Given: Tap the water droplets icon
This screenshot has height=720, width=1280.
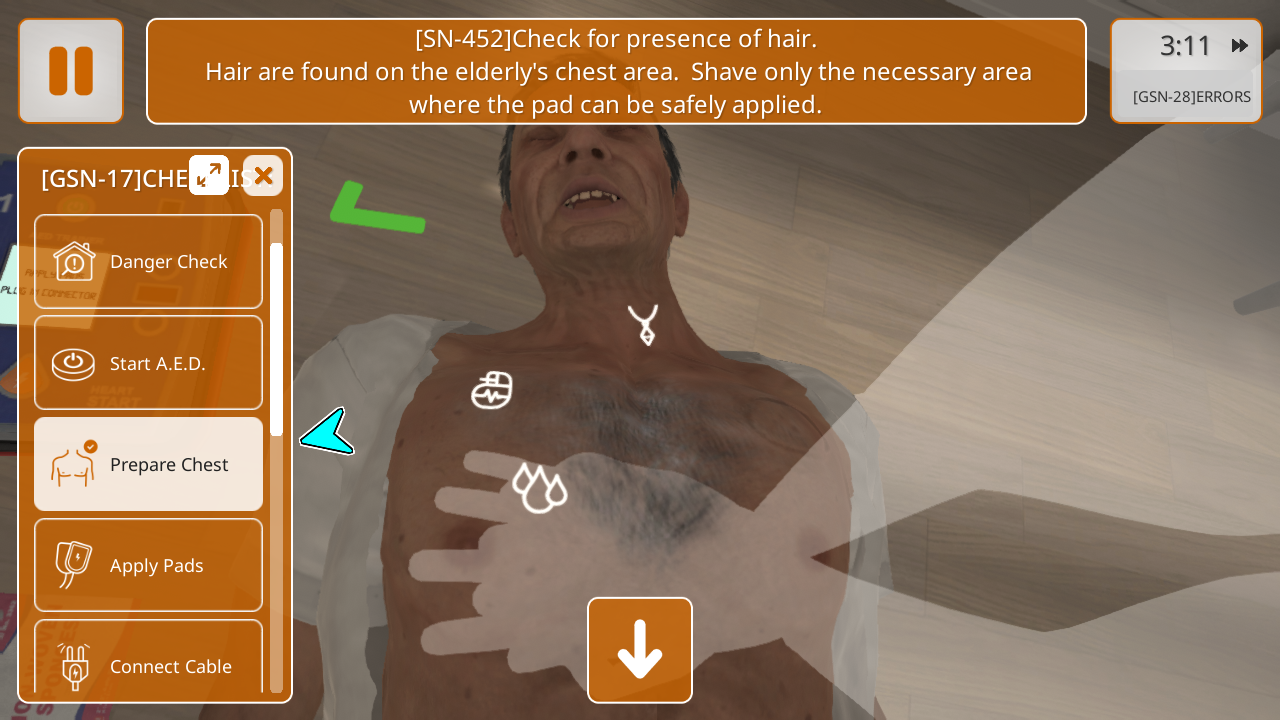Looking at the screenshot, I should (x=539, y=488).
